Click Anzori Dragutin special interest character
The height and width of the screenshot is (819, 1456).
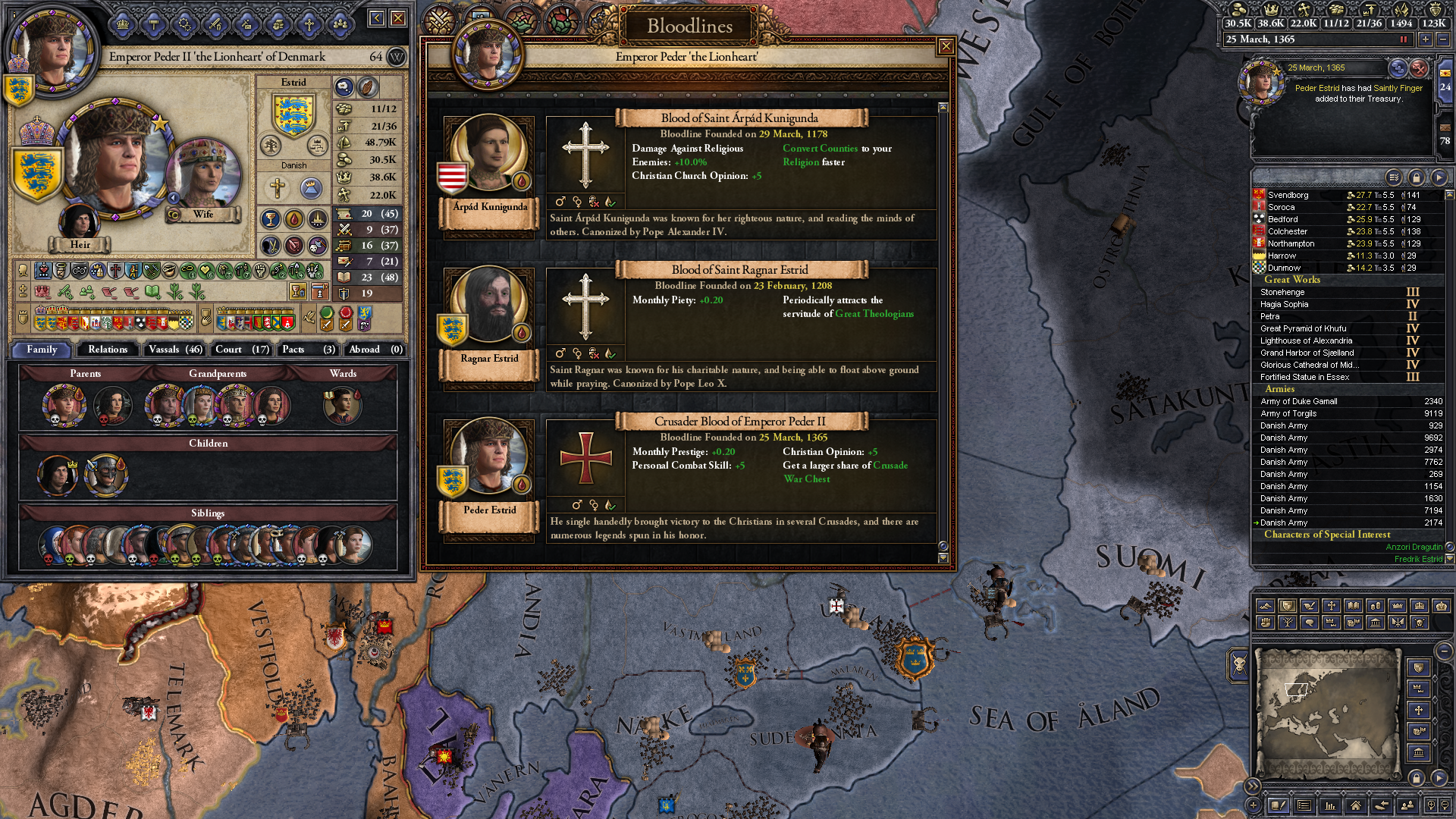pyautogui.click(x=1414, y=547)
